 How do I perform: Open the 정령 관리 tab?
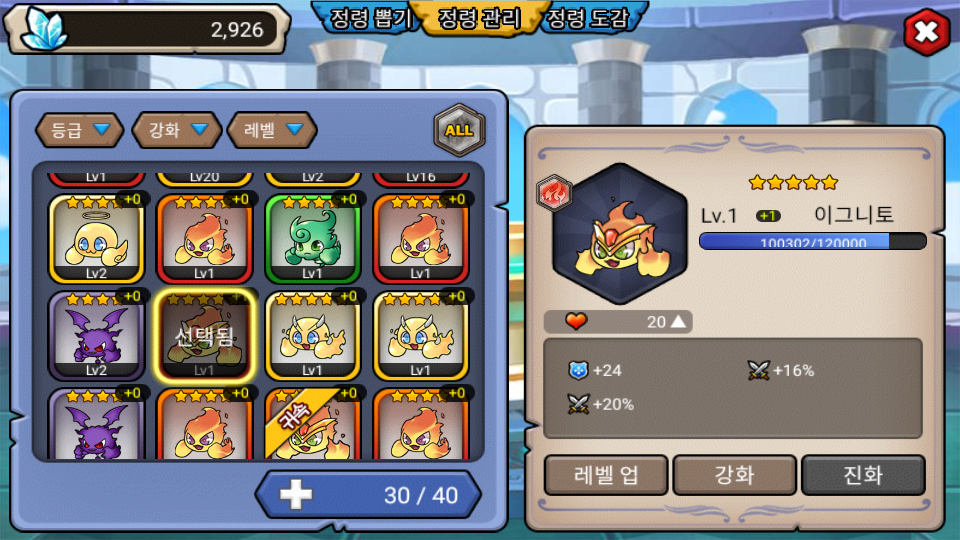(x=480, y=18)
